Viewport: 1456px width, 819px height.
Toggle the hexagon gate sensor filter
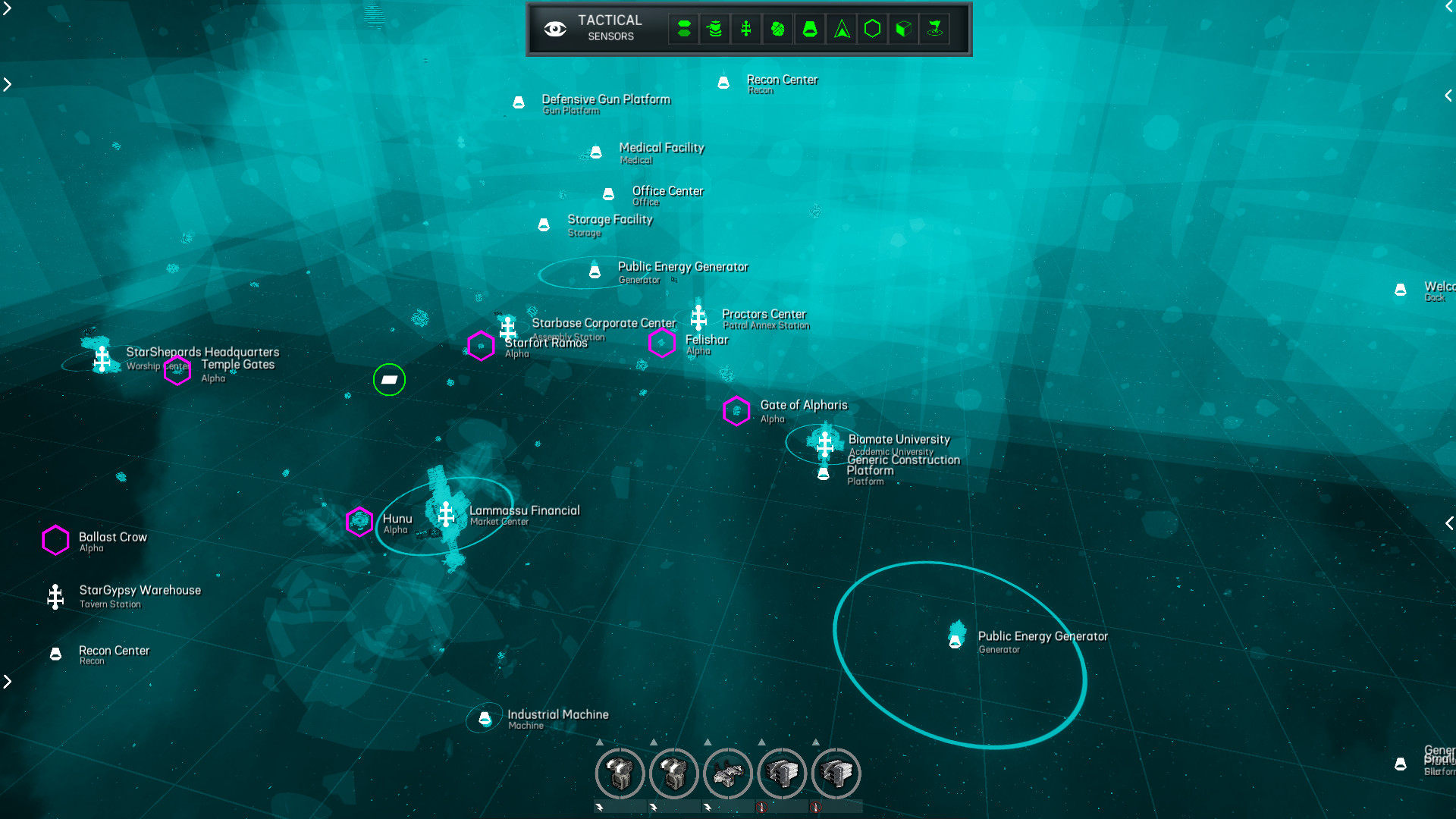point(871,29)
